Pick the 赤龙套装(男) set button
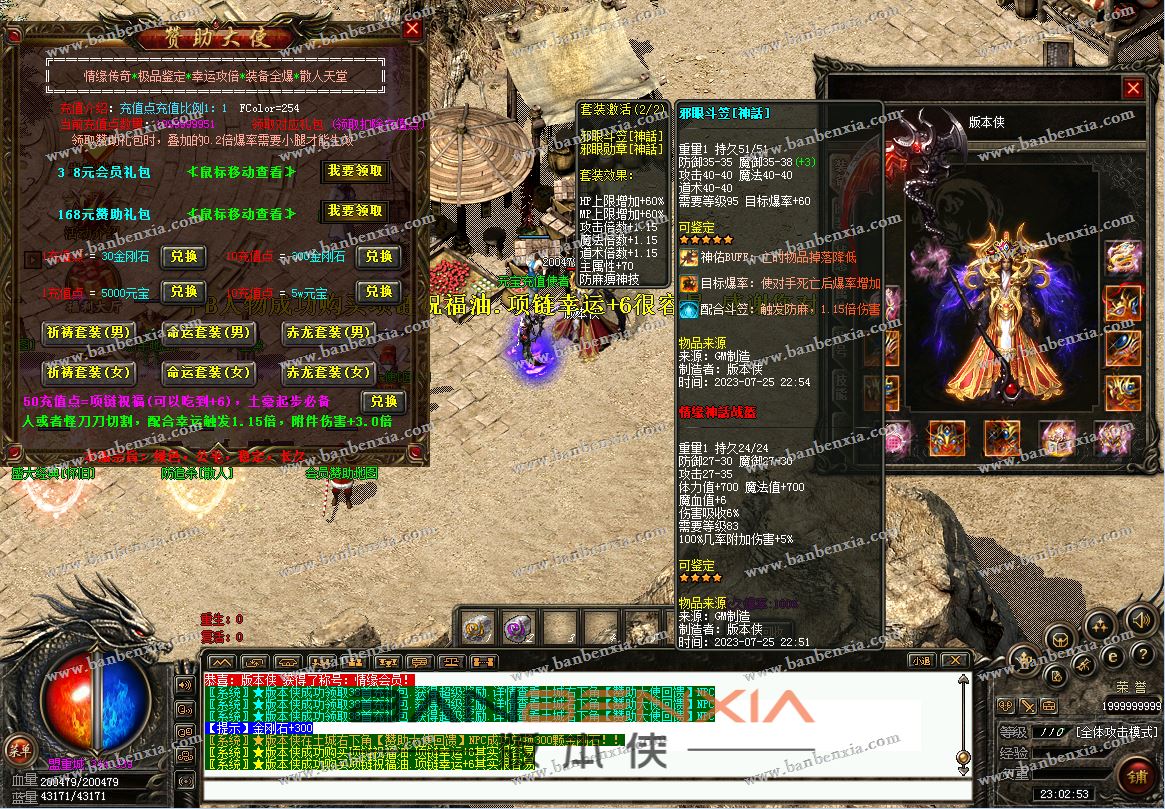1165x809 pixels. (329, 332)
